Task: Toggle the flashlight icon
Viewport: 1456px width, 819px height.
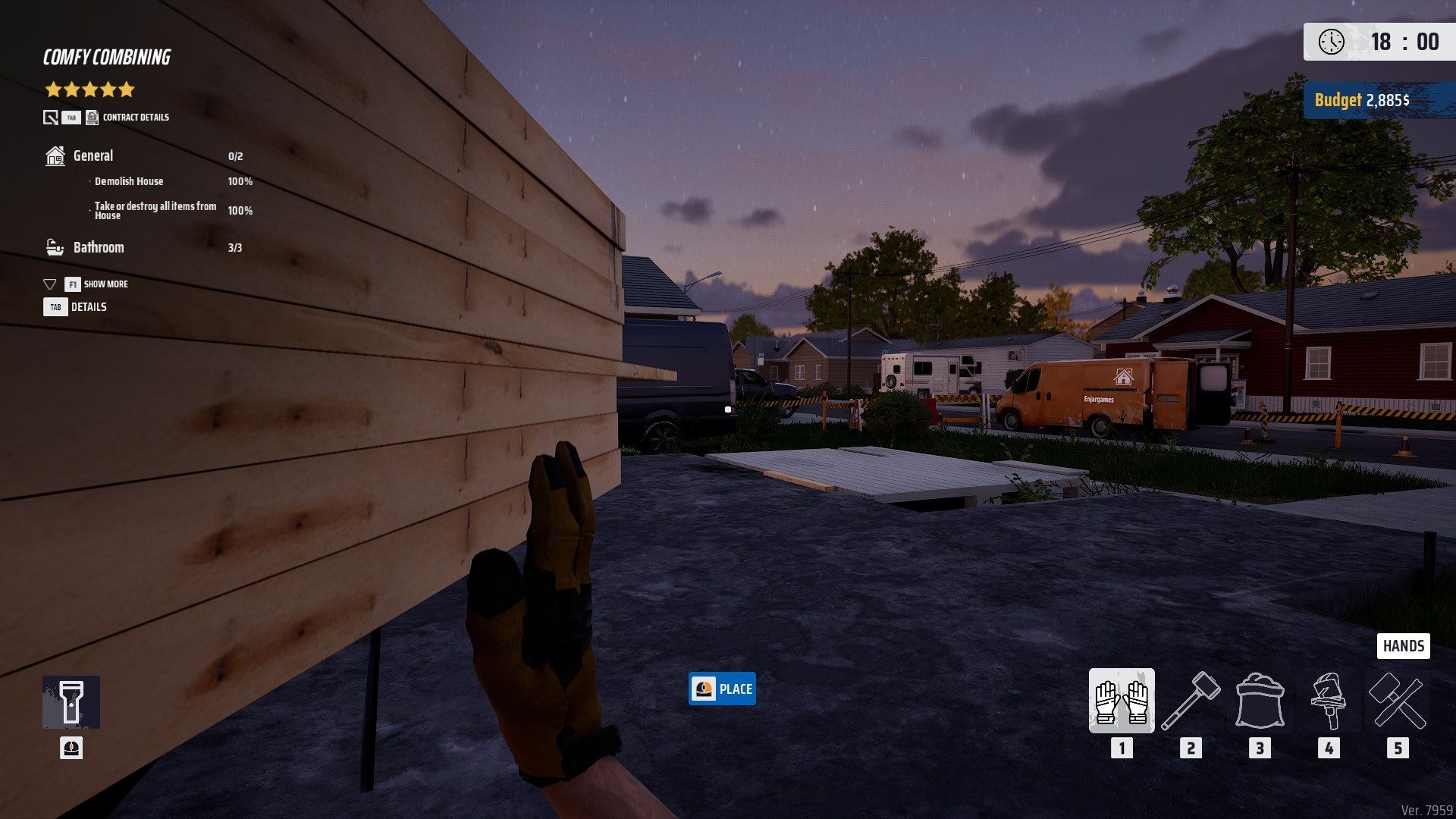Action: (71, 702)
